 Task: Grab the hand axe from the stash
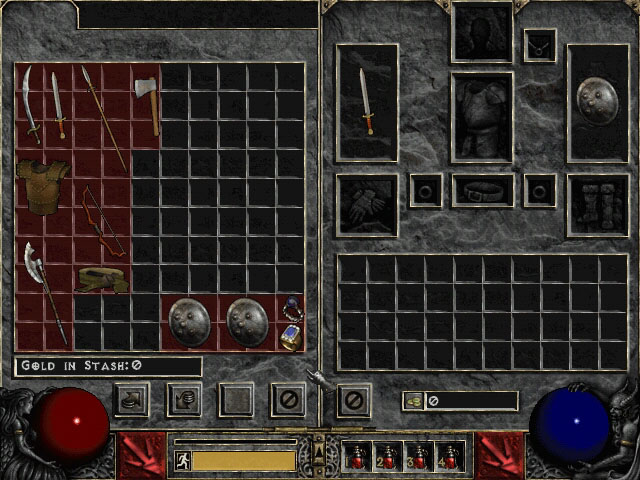[148, 103]
